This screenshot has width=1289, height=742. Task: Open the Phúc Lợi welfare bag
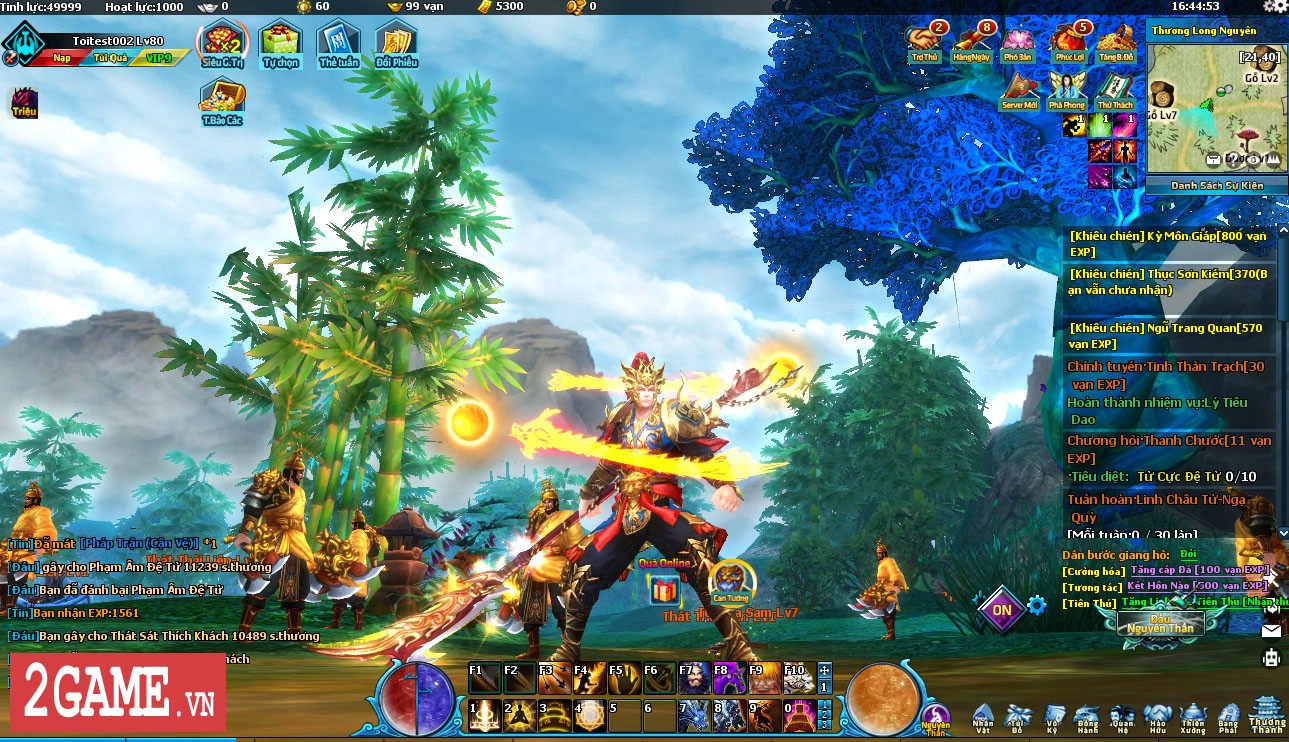(x=1067, y=41)
